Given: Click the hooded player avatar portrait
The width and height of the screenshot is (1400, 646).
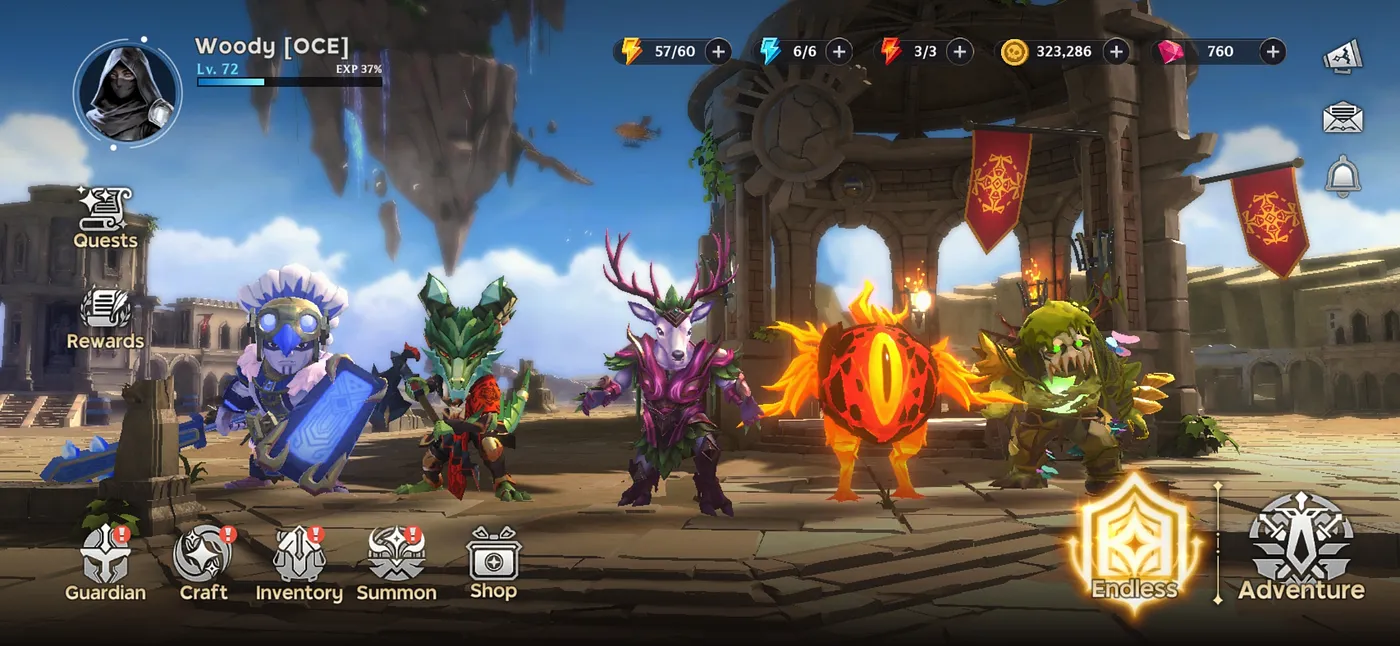Looking at the screenshot, I should (127, 93).
